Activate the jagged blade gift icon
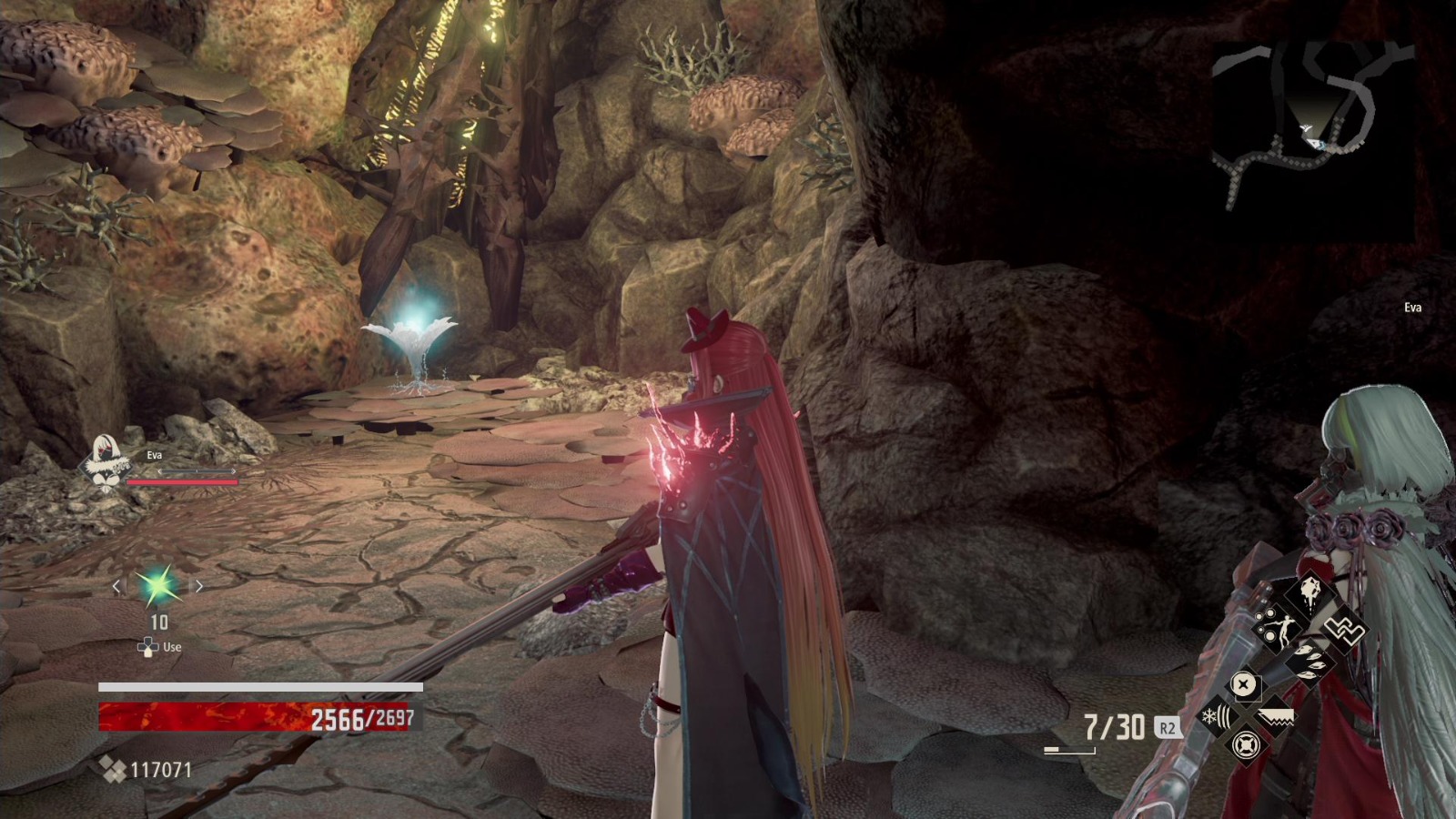 coord(1277,717)
